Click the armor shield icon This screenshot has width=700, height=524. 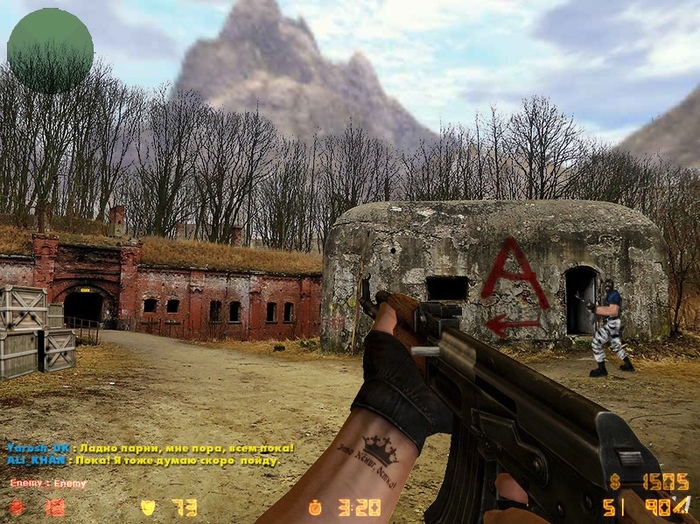(x=148, y=507)
